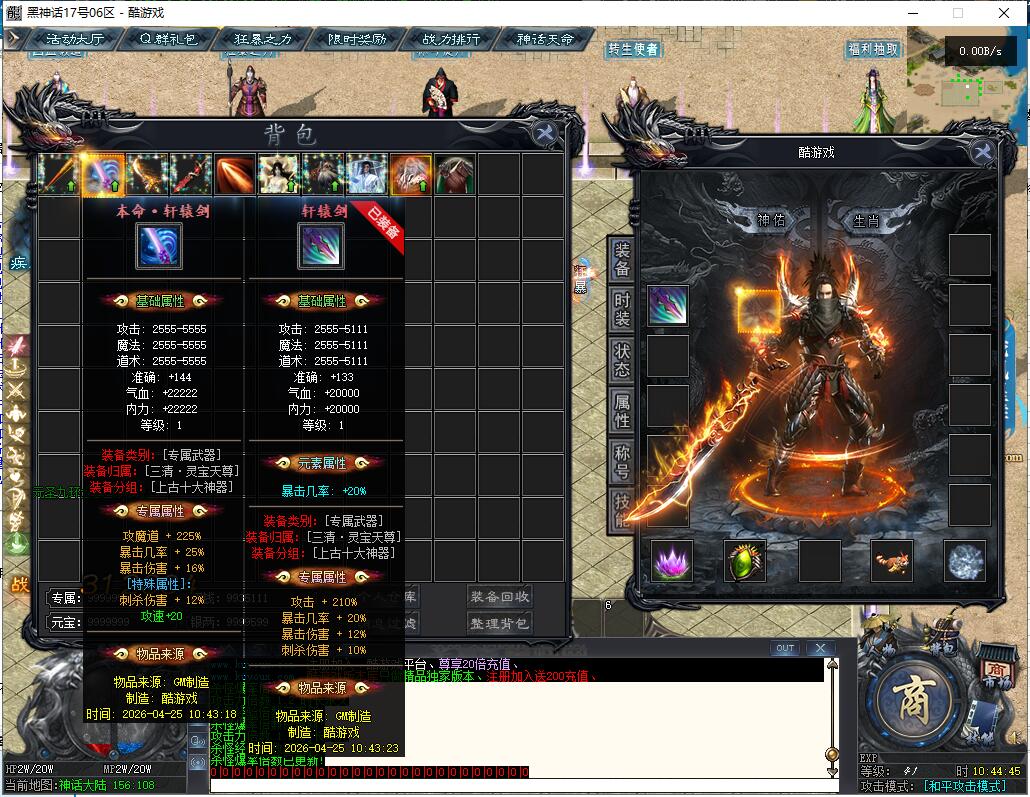Screen dimensions: 1030x797
Task: Switch to the 时装 fashion tab
Action: 622,310
